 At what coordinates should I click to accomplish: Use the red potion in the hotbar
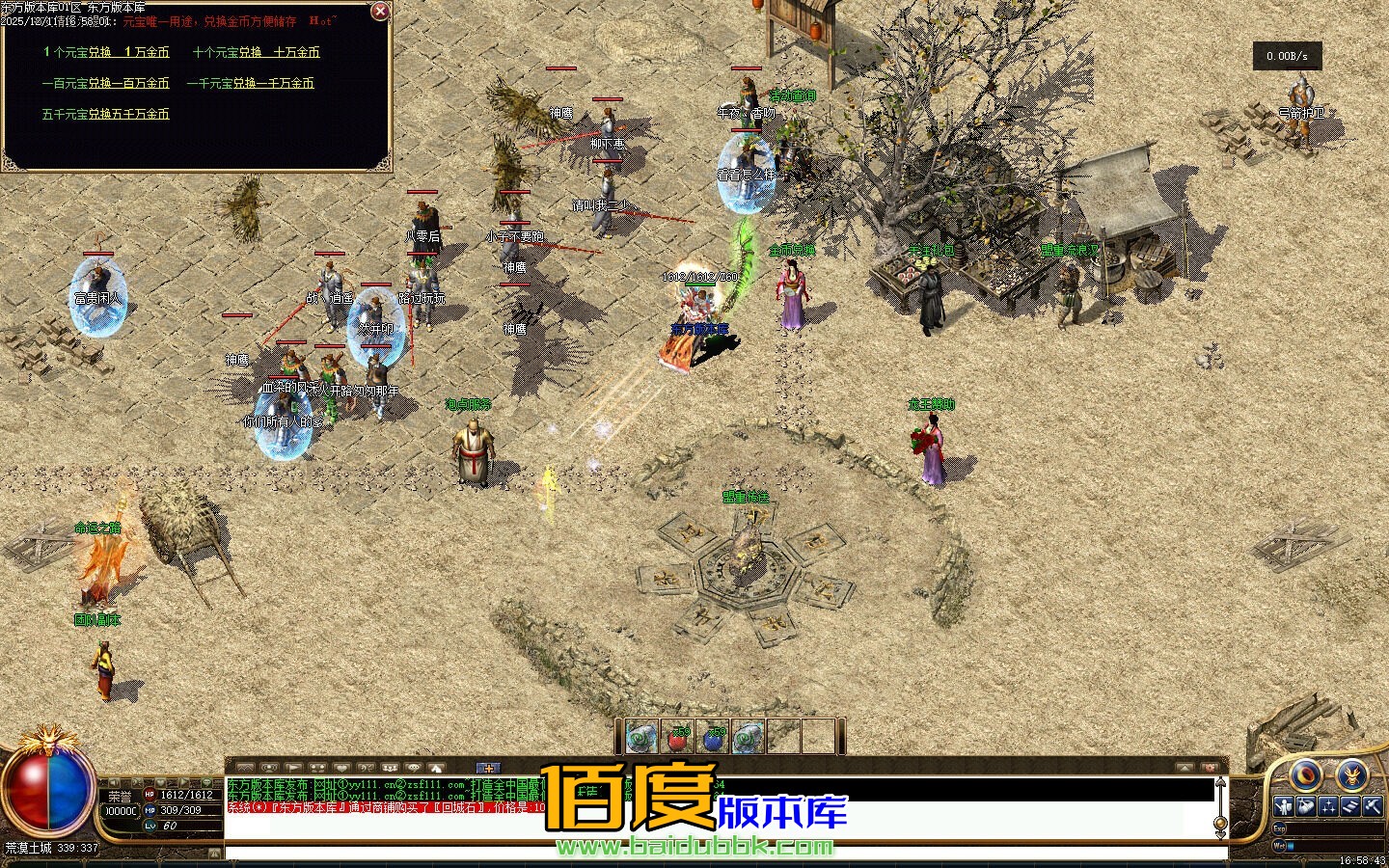click(x=678, y=738)
